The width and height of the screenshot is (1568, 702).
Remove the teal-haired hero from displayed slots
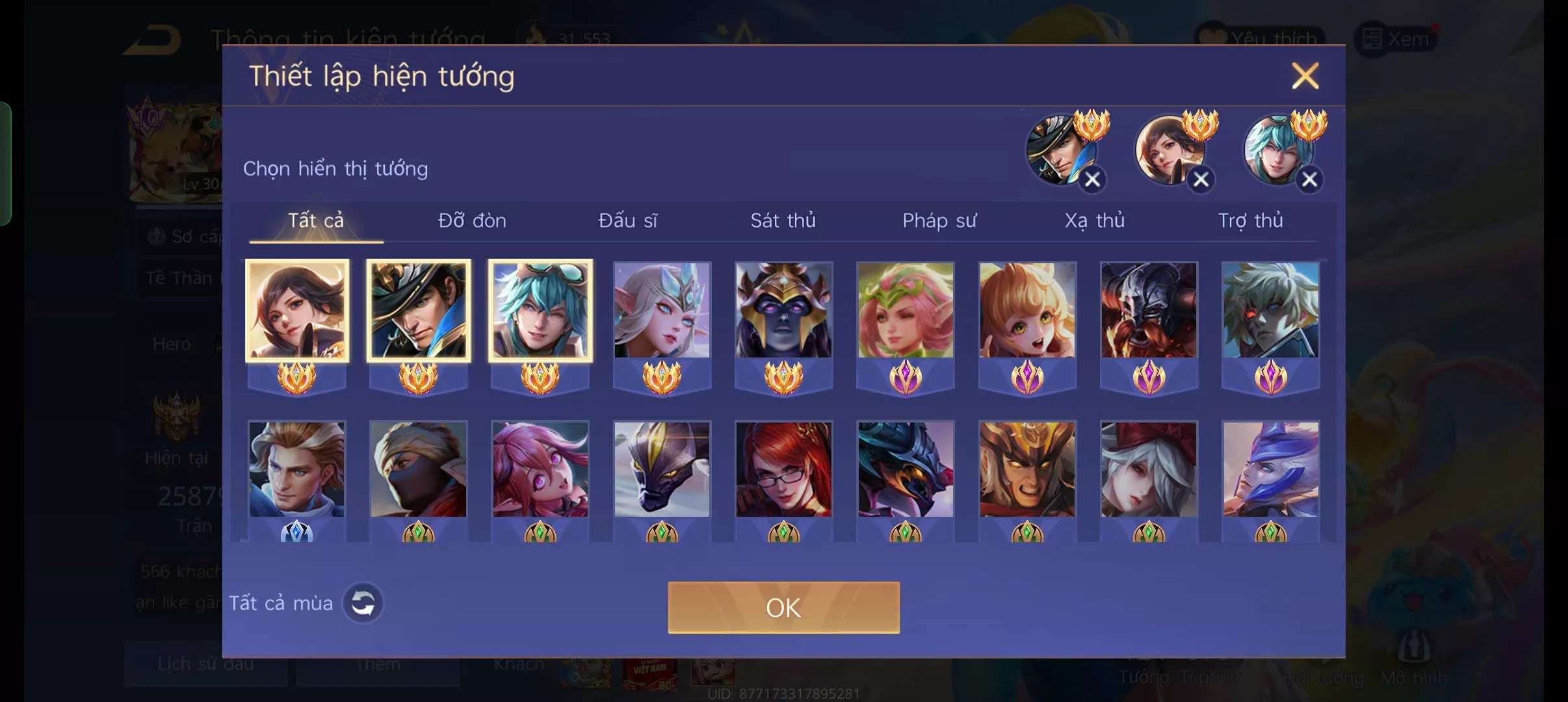1309,179
